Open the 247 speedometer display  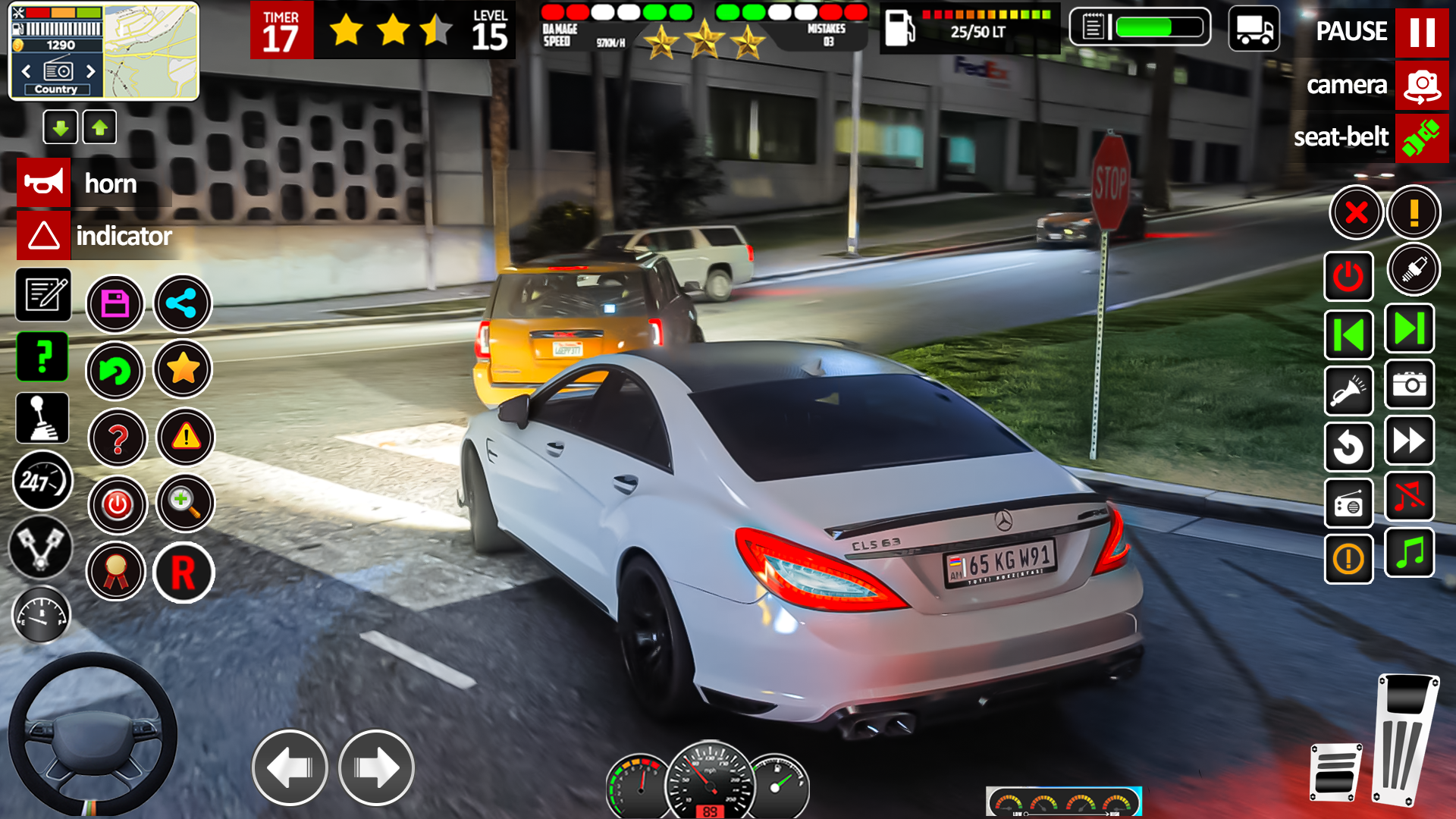tap(43, 482)
